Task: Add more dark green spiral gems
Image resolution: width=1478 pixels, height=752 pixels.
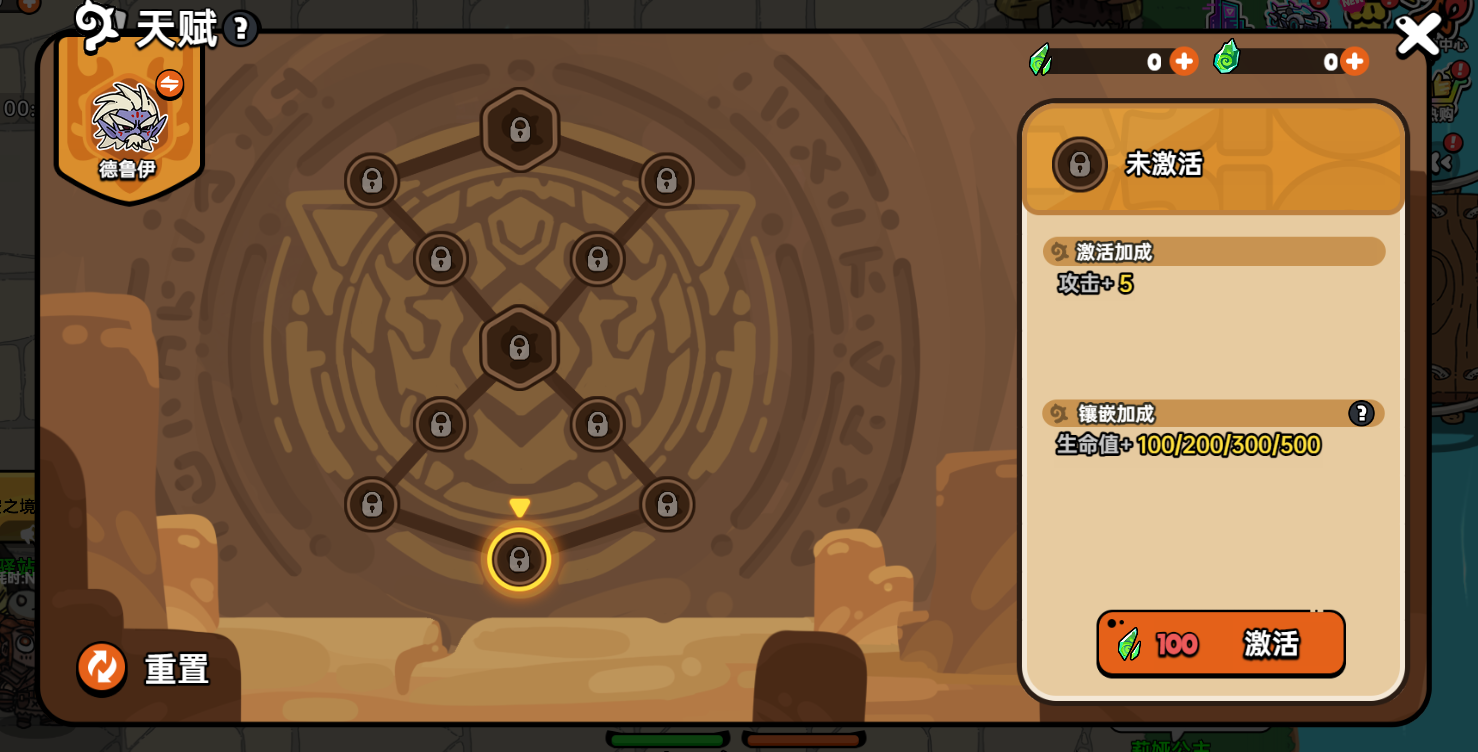Action: pyautogui.click(x=1354, y=62)
